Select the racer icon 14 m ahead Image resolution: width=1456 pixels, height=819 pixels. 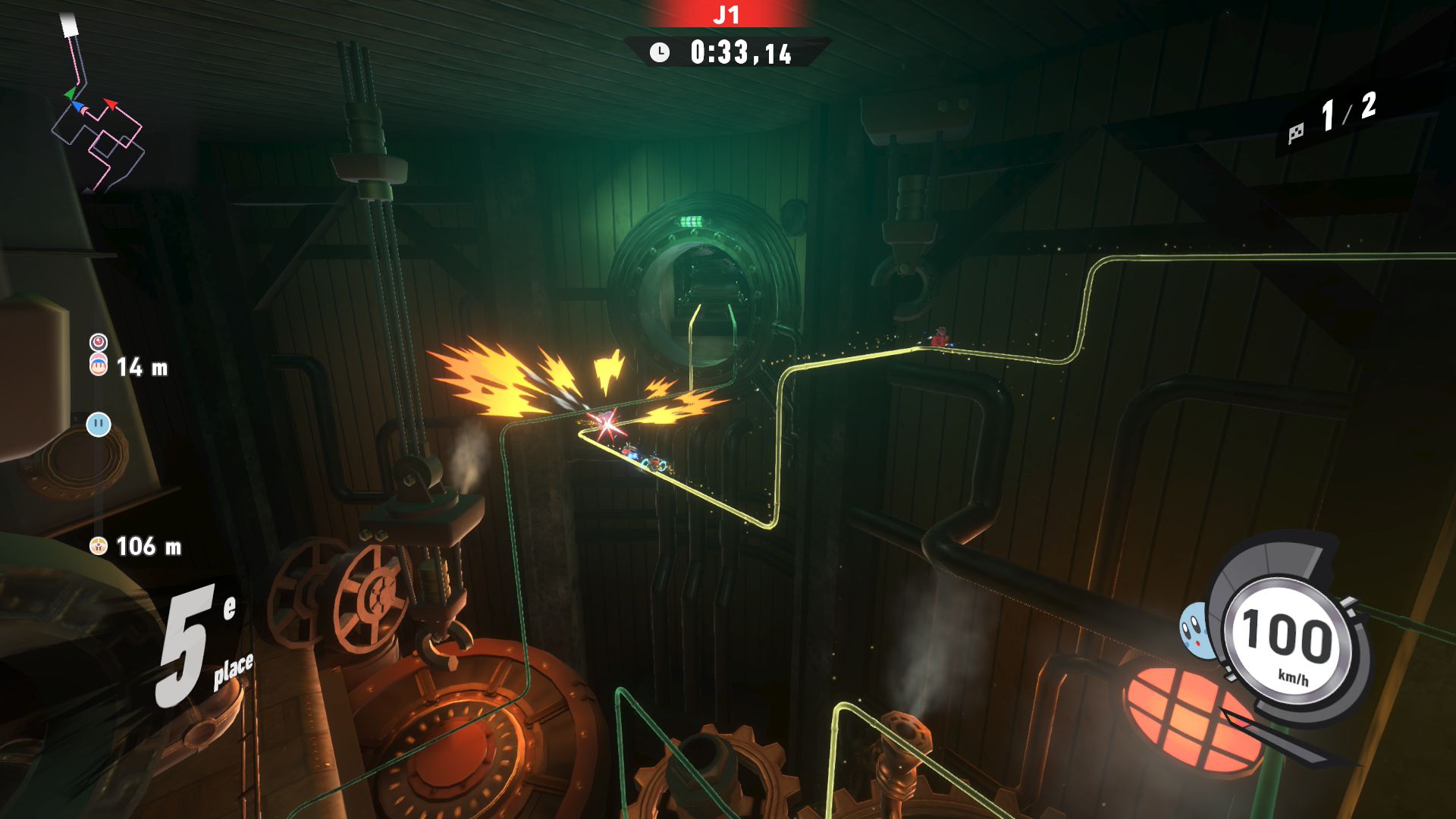pyautogui.click(x=99, y=366)
